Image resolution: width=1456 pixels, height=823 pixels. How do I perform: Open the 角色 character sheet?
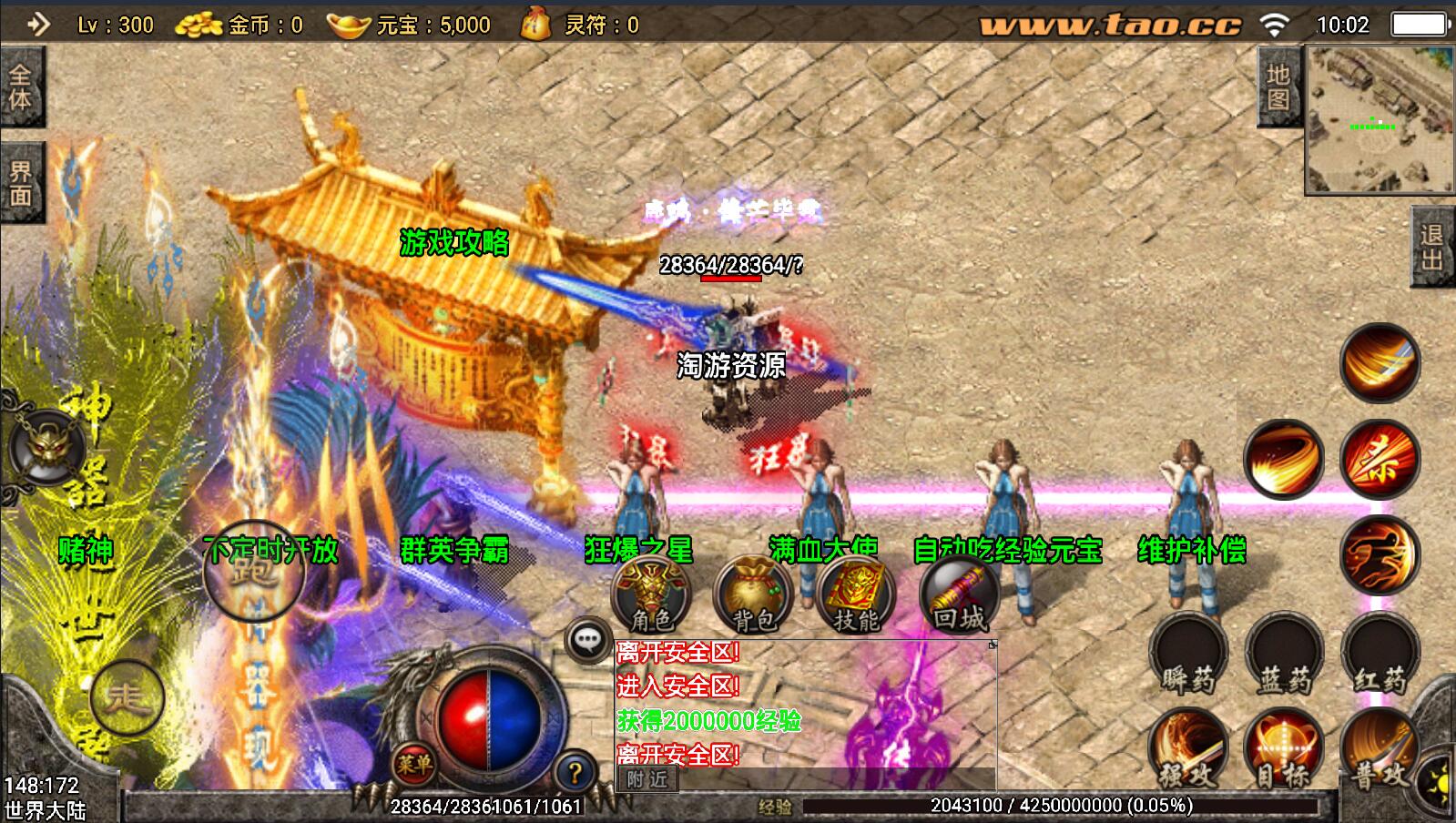coord(651,594)
